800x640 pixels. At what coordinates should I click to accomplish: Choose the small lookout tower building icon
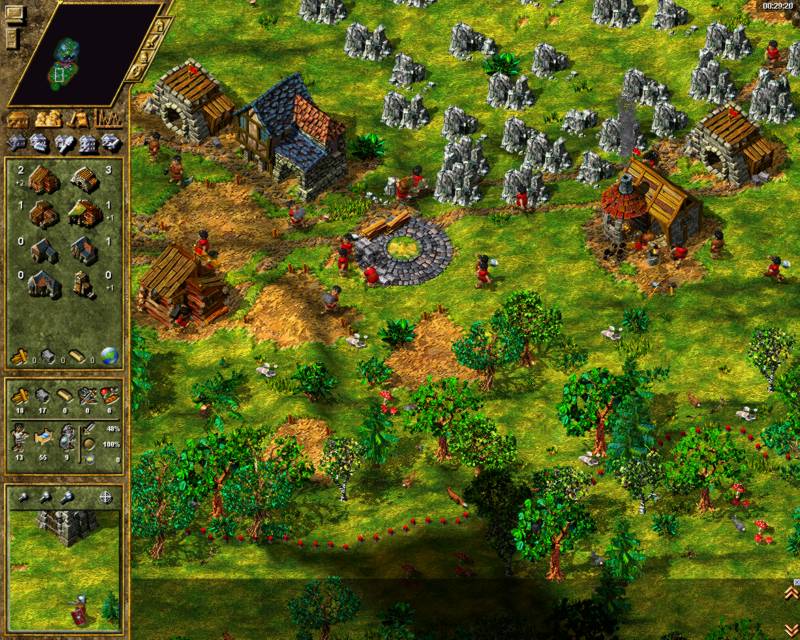[85, 284]
